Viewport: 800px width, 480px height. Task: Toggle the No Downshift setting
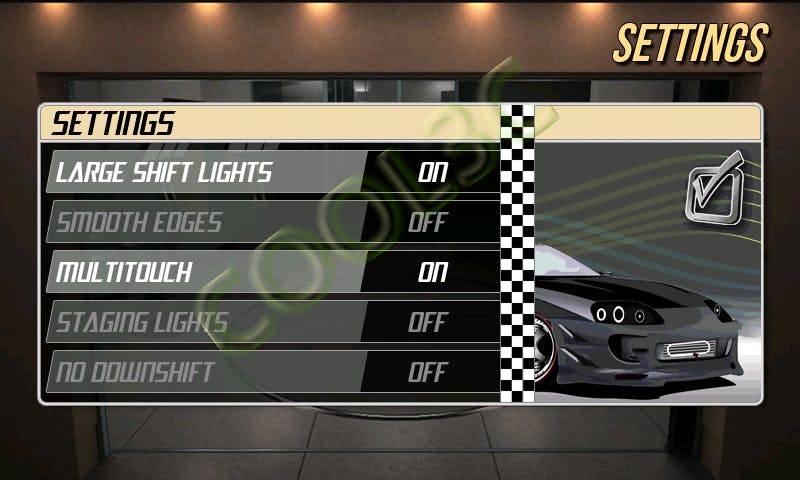427,372
